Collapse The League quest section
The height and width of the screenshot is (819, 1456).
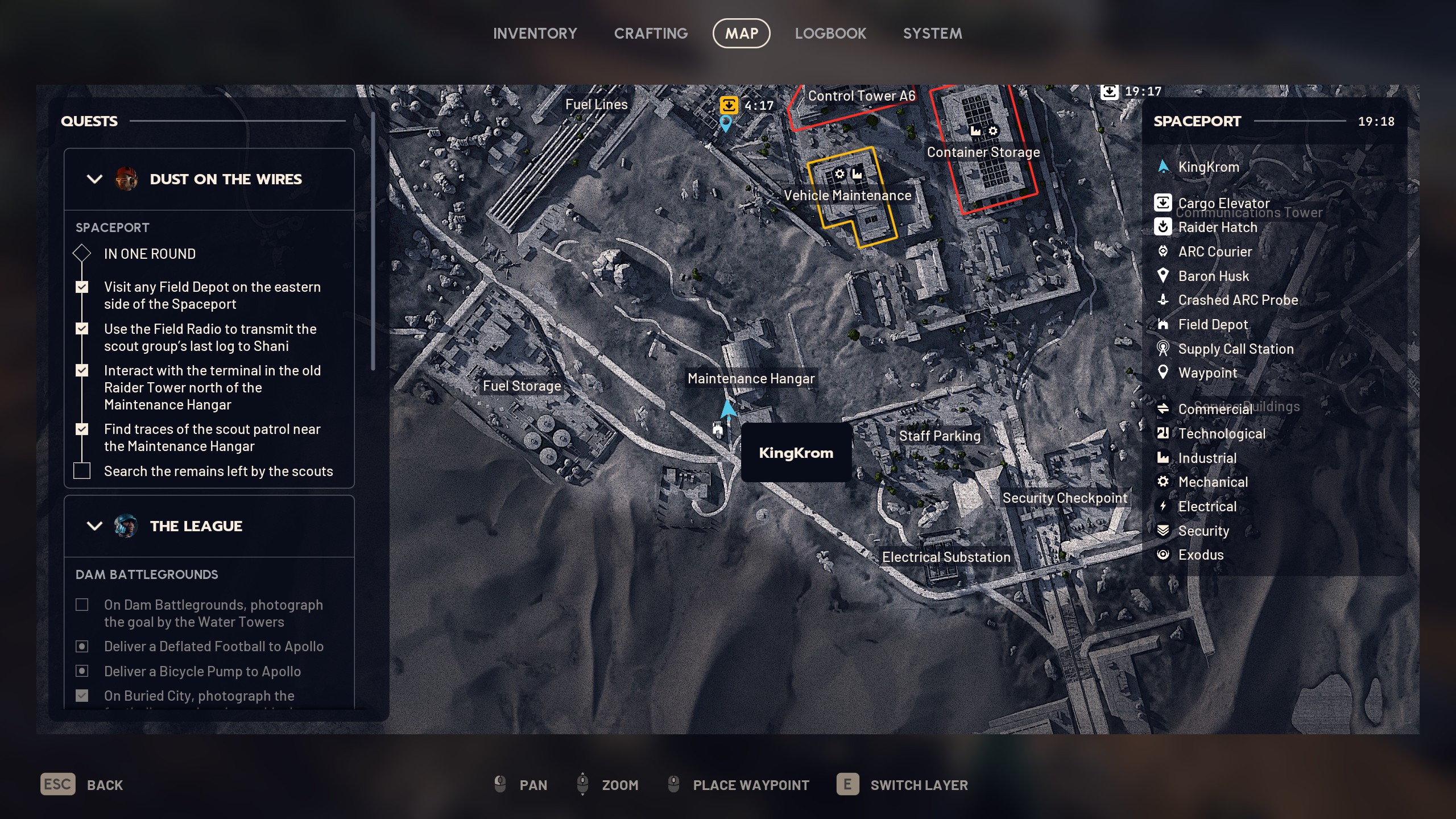pos(94,526)
